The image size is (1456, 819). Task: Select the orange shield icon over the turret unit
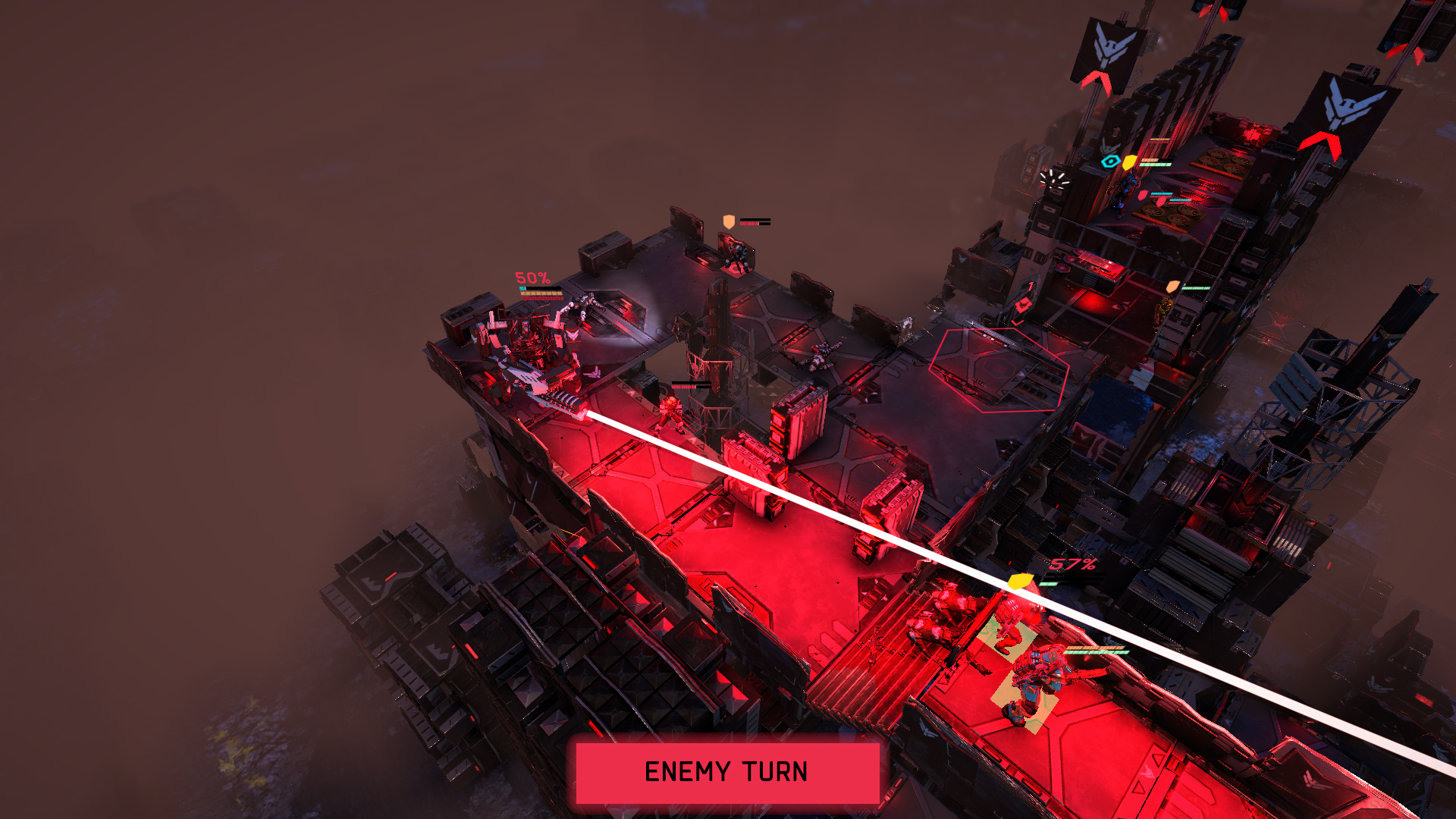(728, 221)
